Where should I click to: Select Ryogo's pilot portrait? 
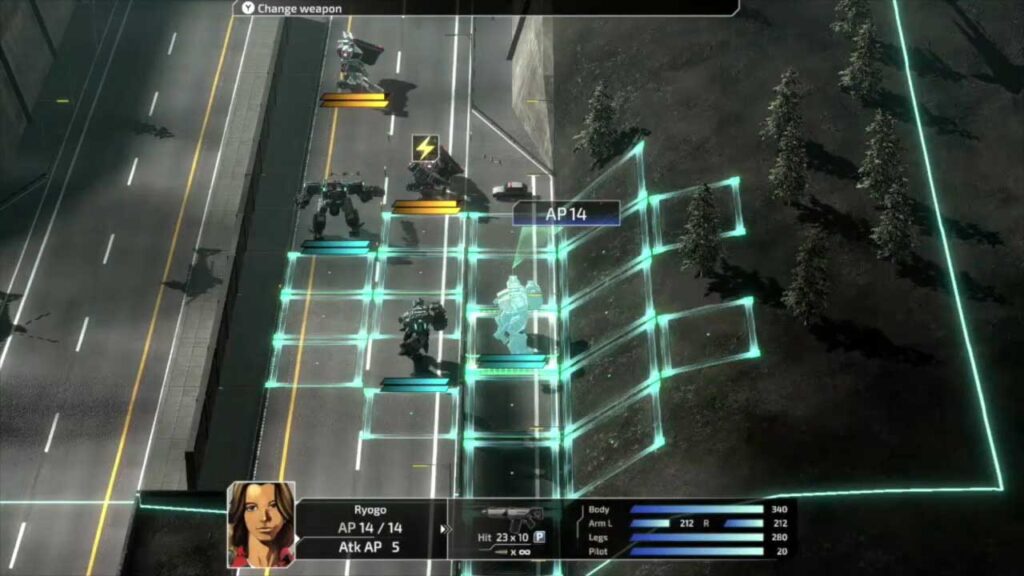coord(261,523)
